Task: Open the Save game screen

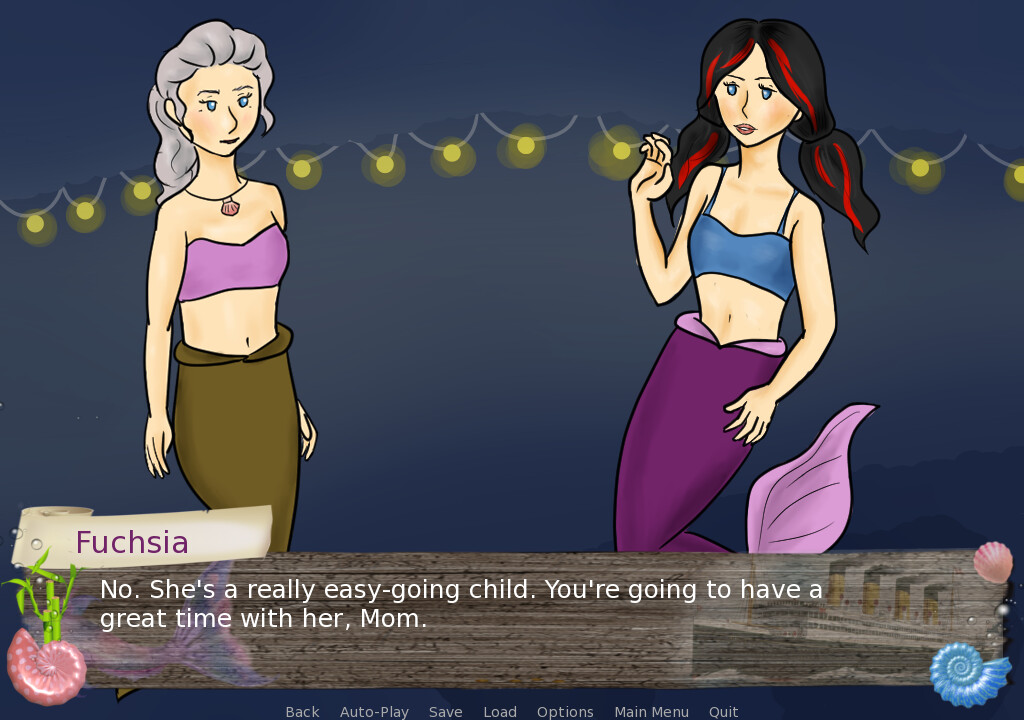Action: tap(445, 712)
